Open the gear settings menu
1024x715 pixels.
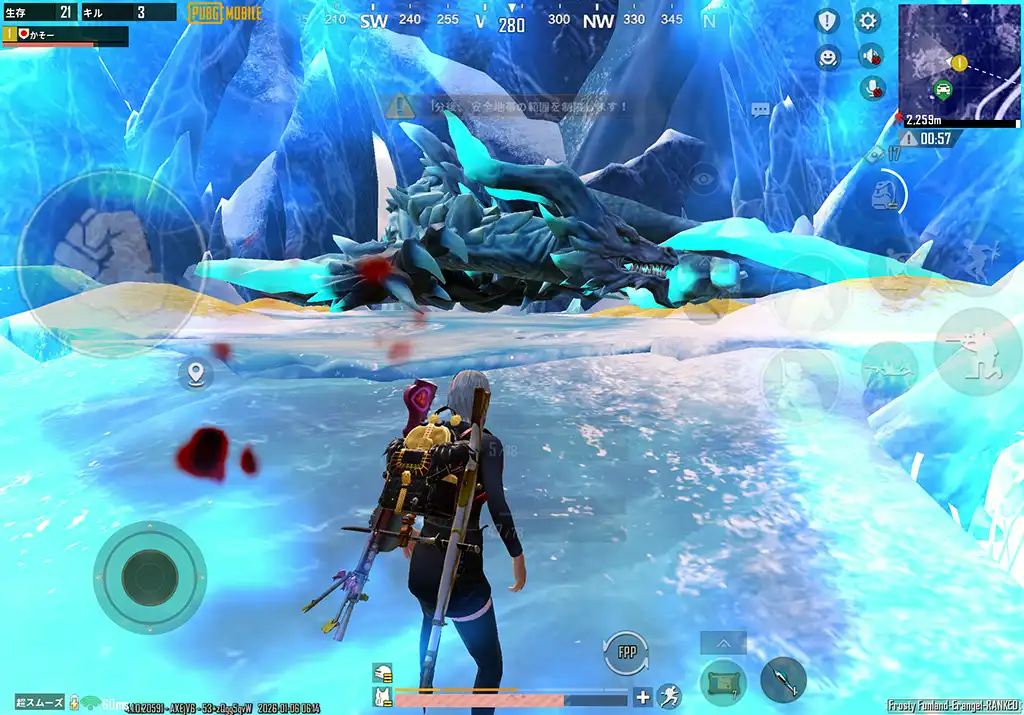coord(867,20)
